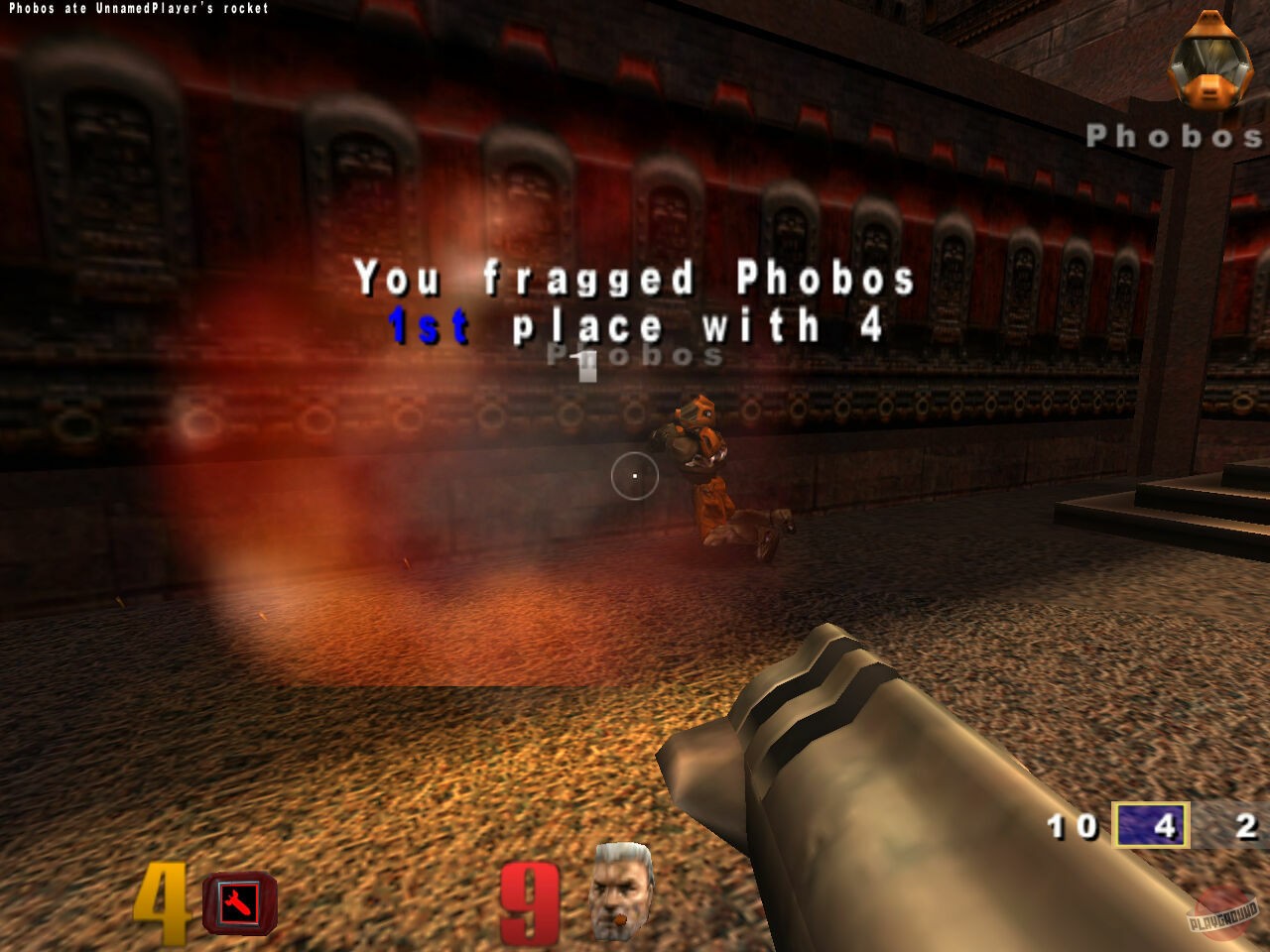Click the 'You fragged Phobos' announcement
The width and height of the screenshot is (1270, 952).
[x=635, y=281]
